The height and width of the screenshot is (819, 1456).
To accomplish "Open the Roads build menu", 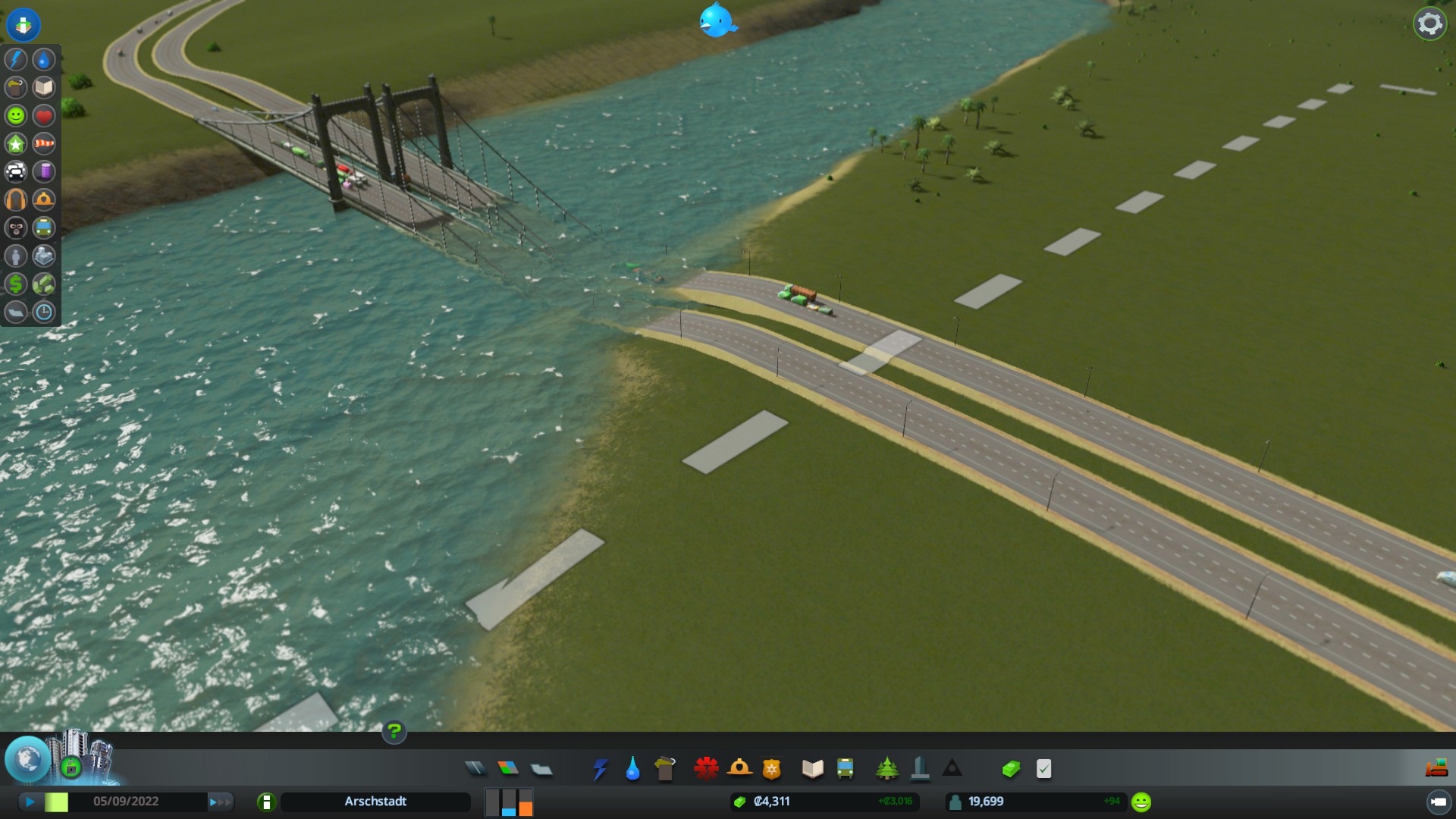I will (x=475, y=769).
